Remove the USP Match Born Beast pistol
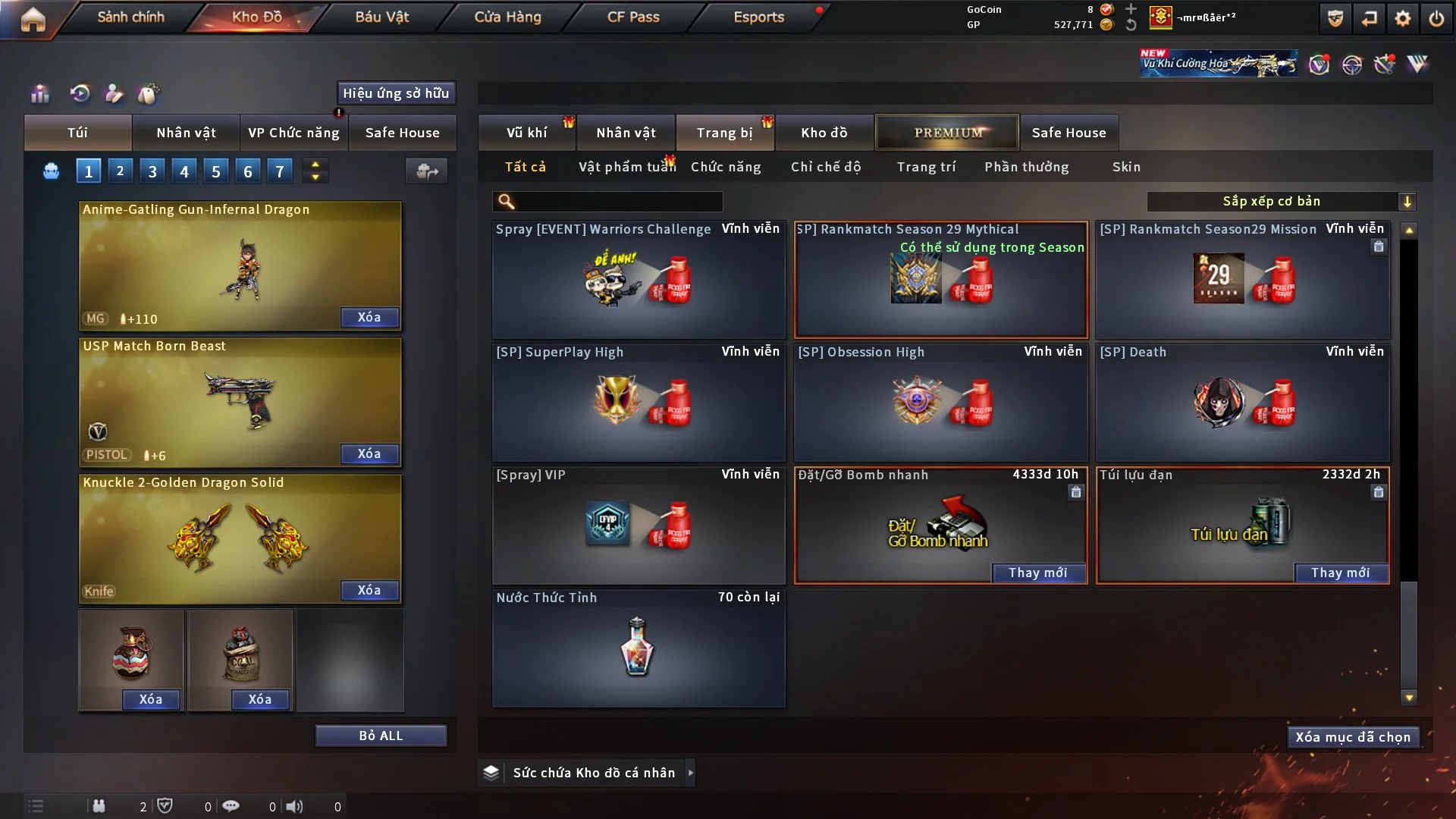The image size is (1456, 819). pos(369,453)
